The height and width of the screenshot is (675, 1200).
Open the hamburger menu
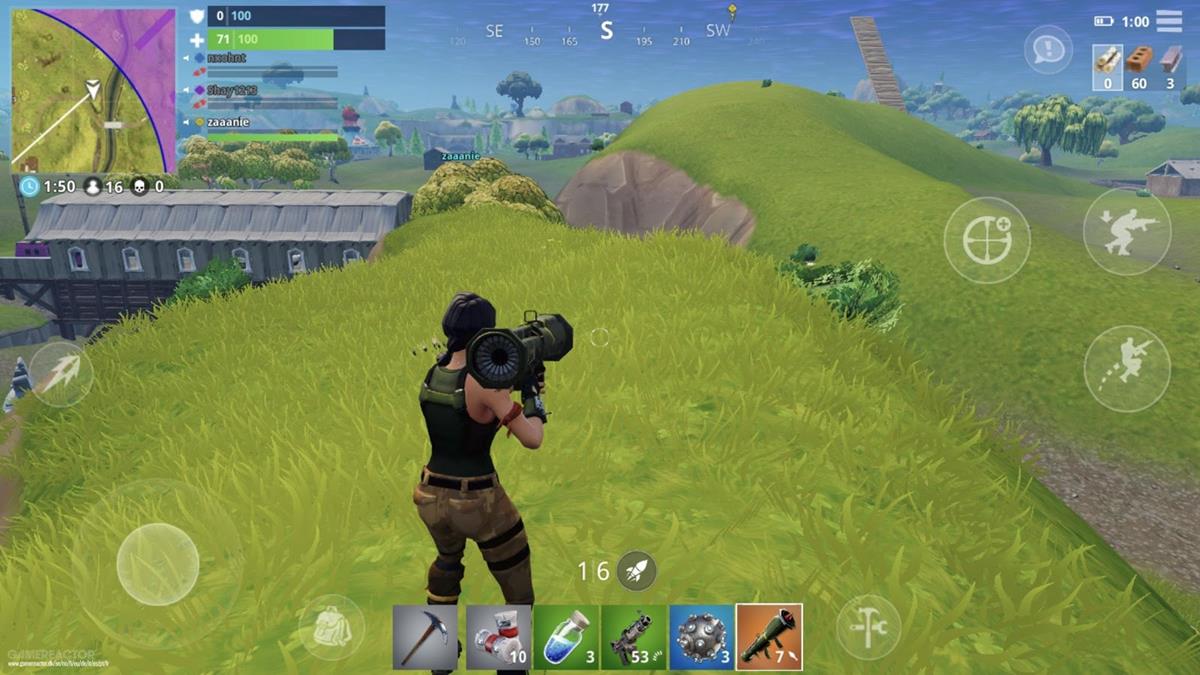pos(1168,21)
